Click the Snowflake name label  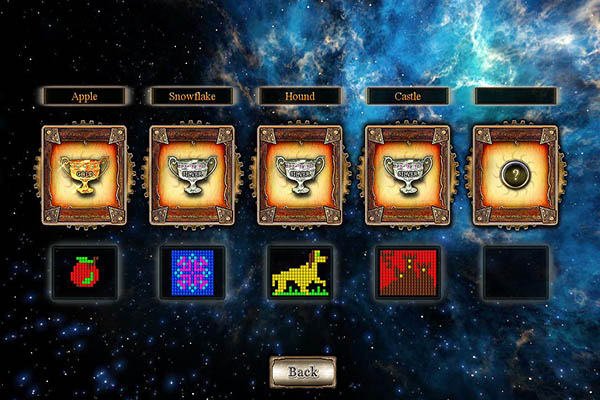[192, 96]
